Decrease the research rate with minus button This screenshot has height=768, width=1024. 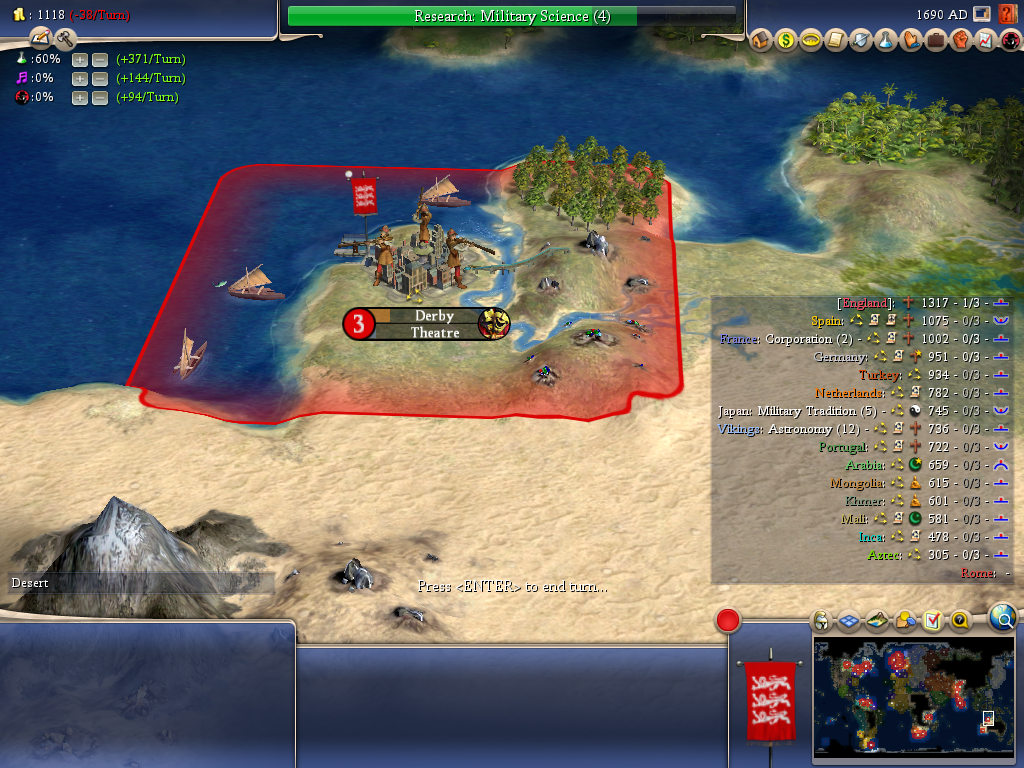pyautogui.click(x=100, y=59)
